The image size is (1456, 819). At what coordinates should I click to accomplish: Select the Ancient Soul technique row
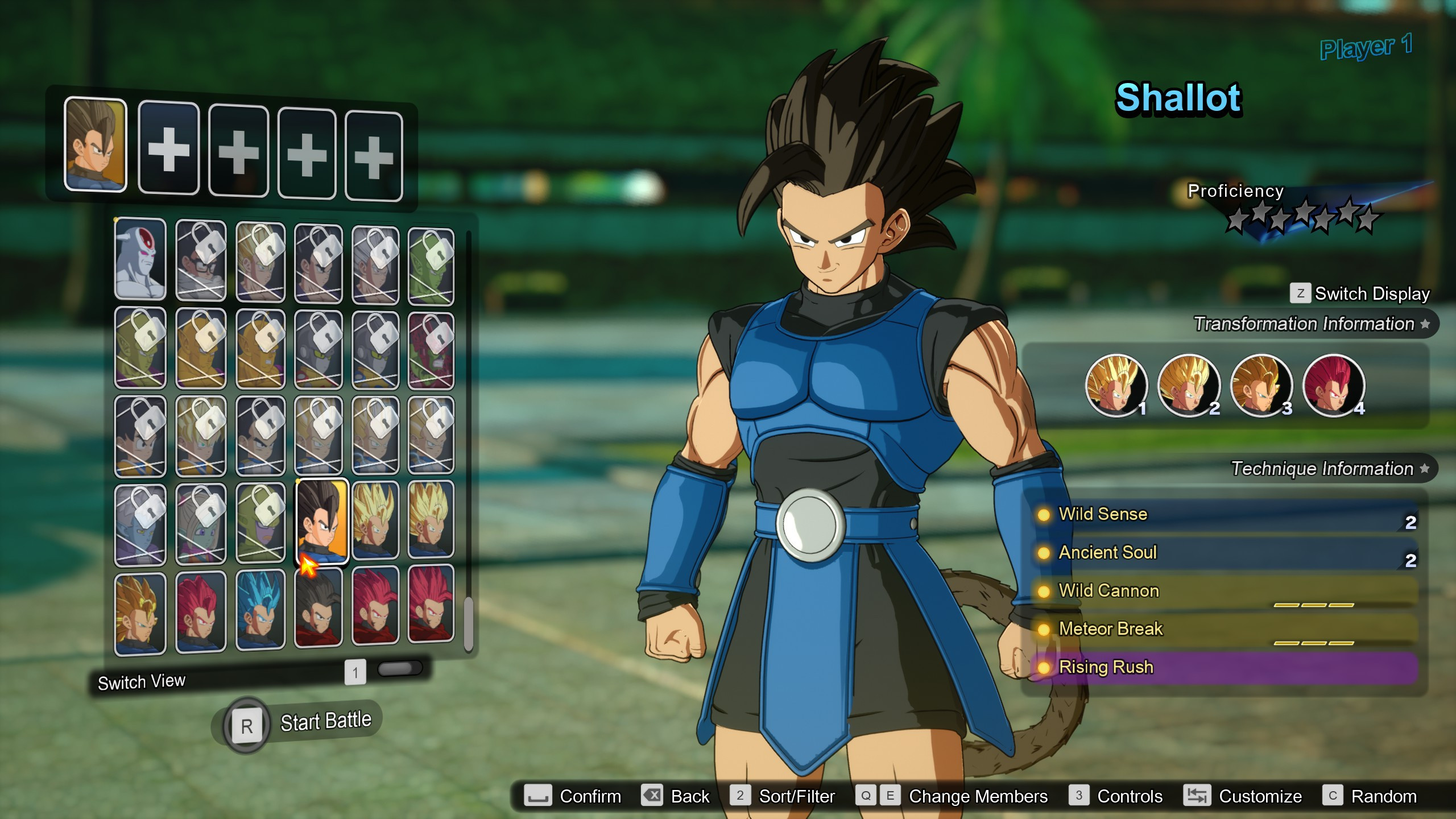[x=1223, y=553]
